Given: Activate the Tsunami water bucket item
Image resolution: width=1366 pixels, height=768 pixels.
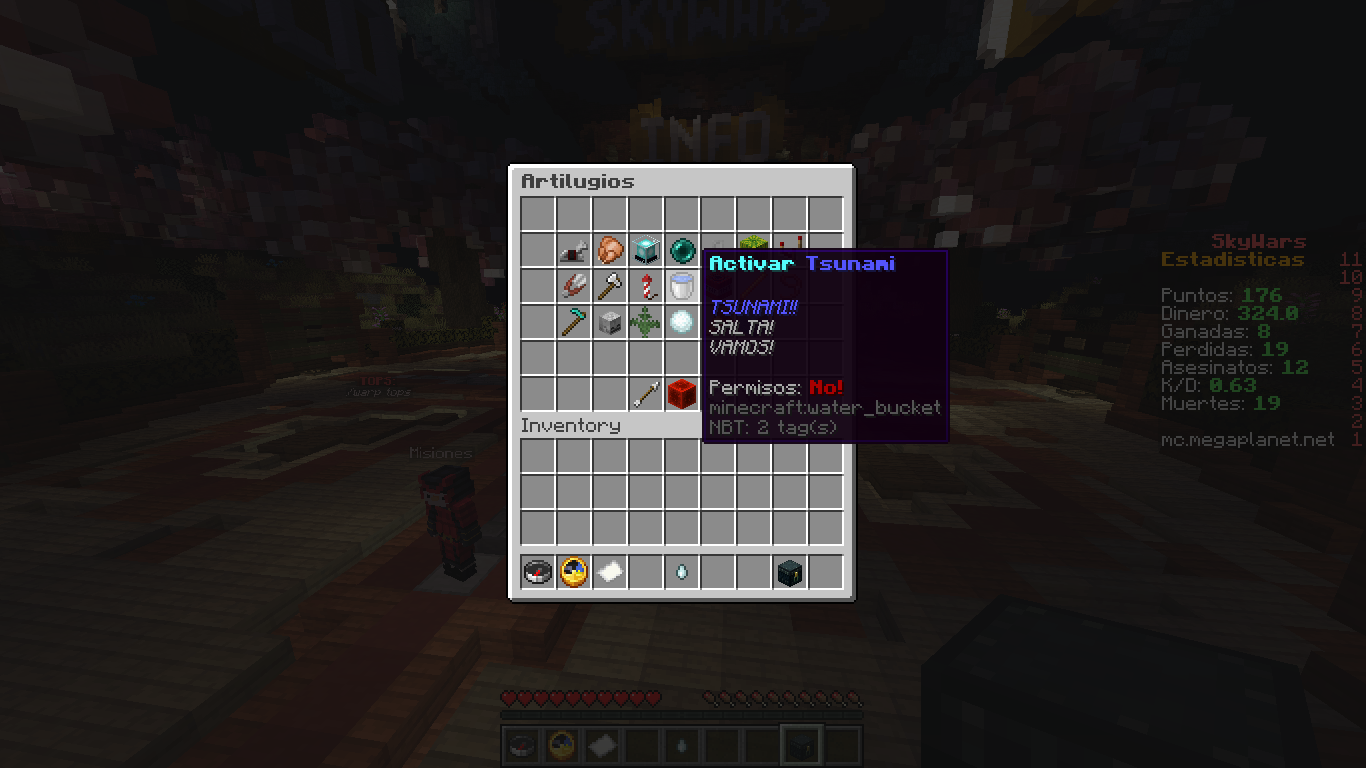Looking at the screenshot, I should 682,286.
